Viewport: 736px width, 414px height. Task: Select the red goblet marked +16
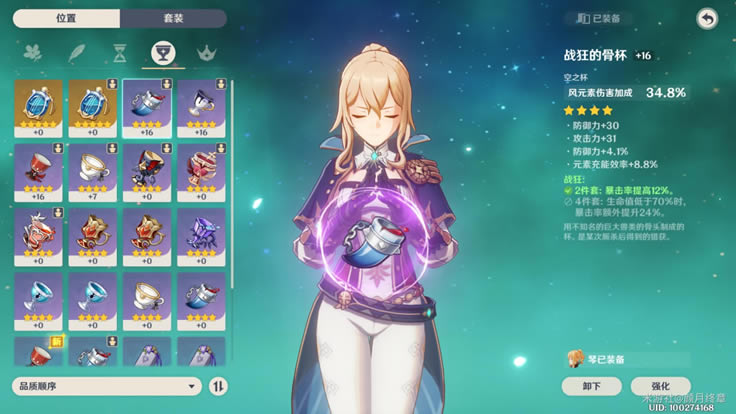click(38, 171)
